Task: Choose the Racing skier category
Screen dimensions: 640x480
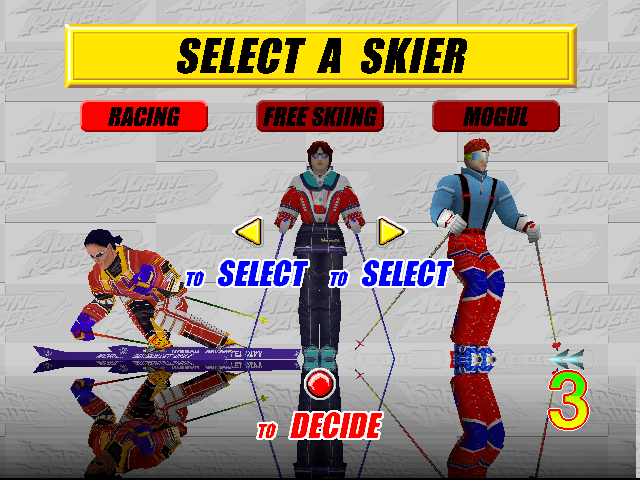Action: (x=144, y=116)
